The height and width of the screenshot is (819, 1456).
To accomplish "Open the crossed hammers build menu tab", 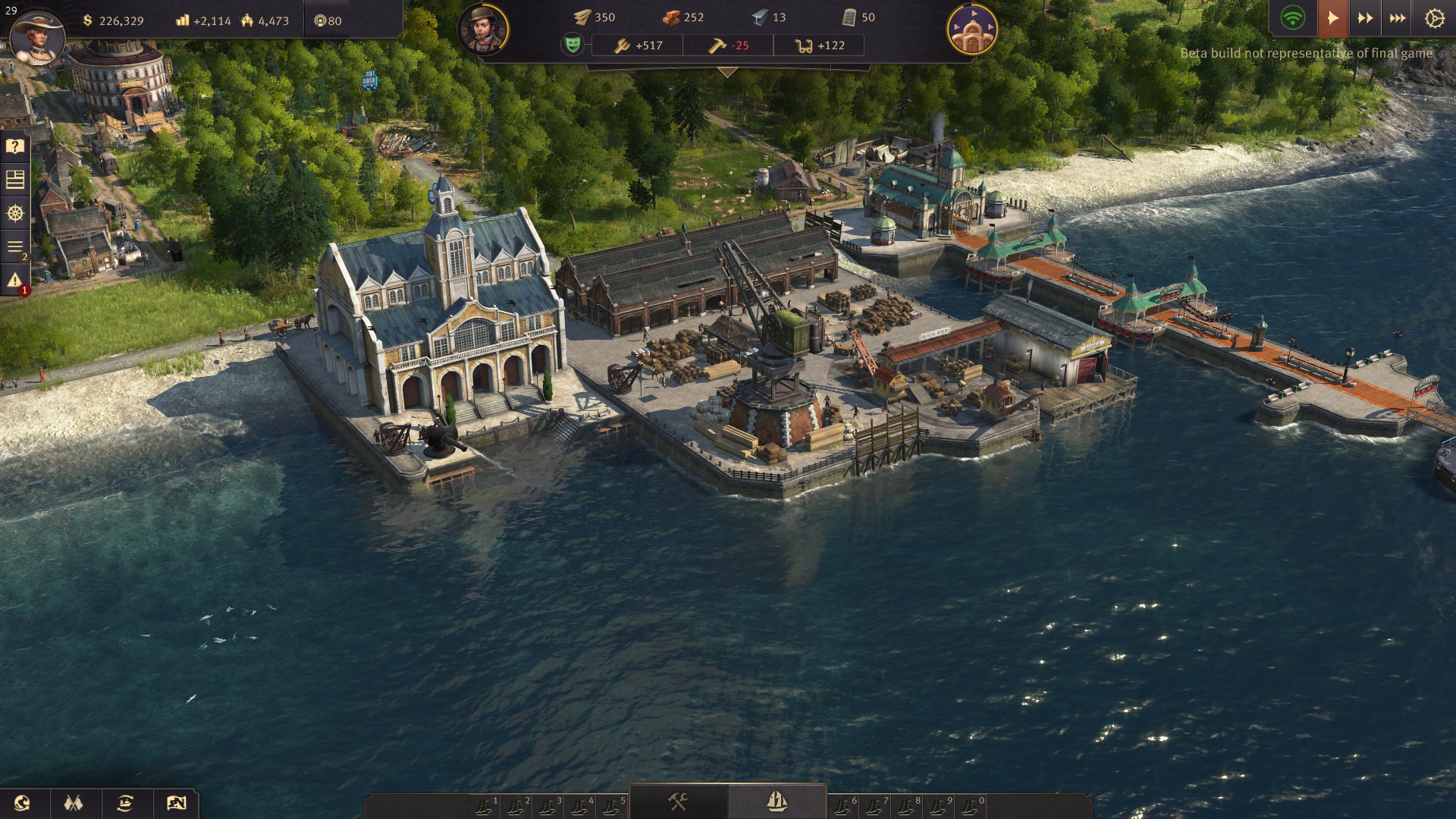I will tap(678, 802).
